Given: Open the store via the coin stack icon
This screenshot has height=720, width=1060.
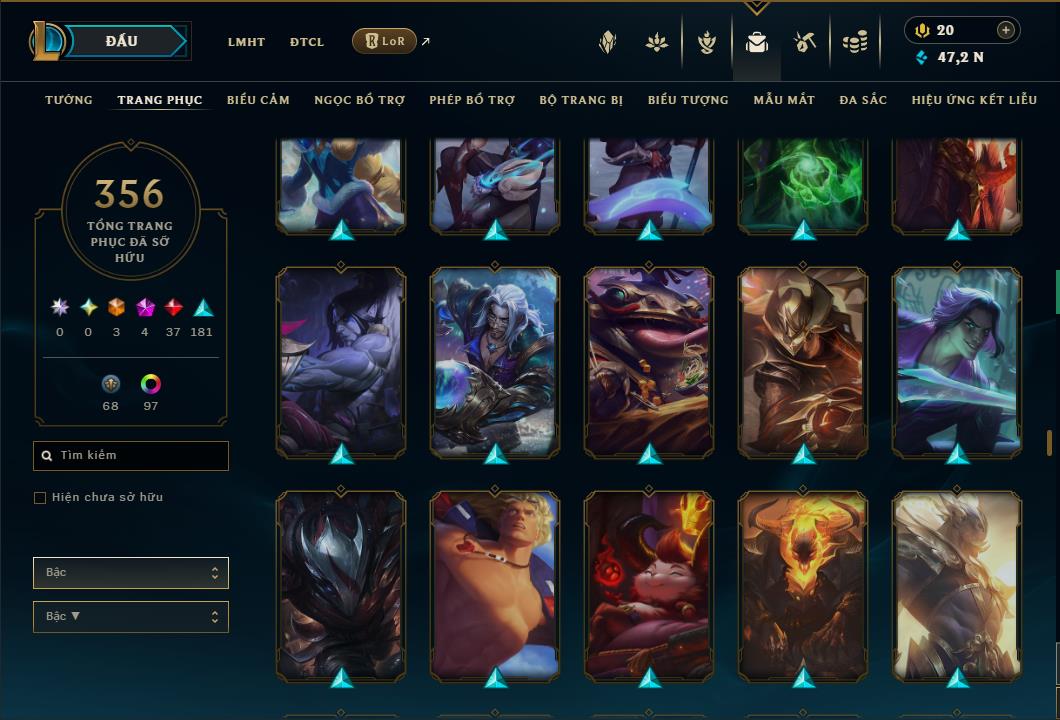Looking at the screenshot, I should [x=854, y=42].
